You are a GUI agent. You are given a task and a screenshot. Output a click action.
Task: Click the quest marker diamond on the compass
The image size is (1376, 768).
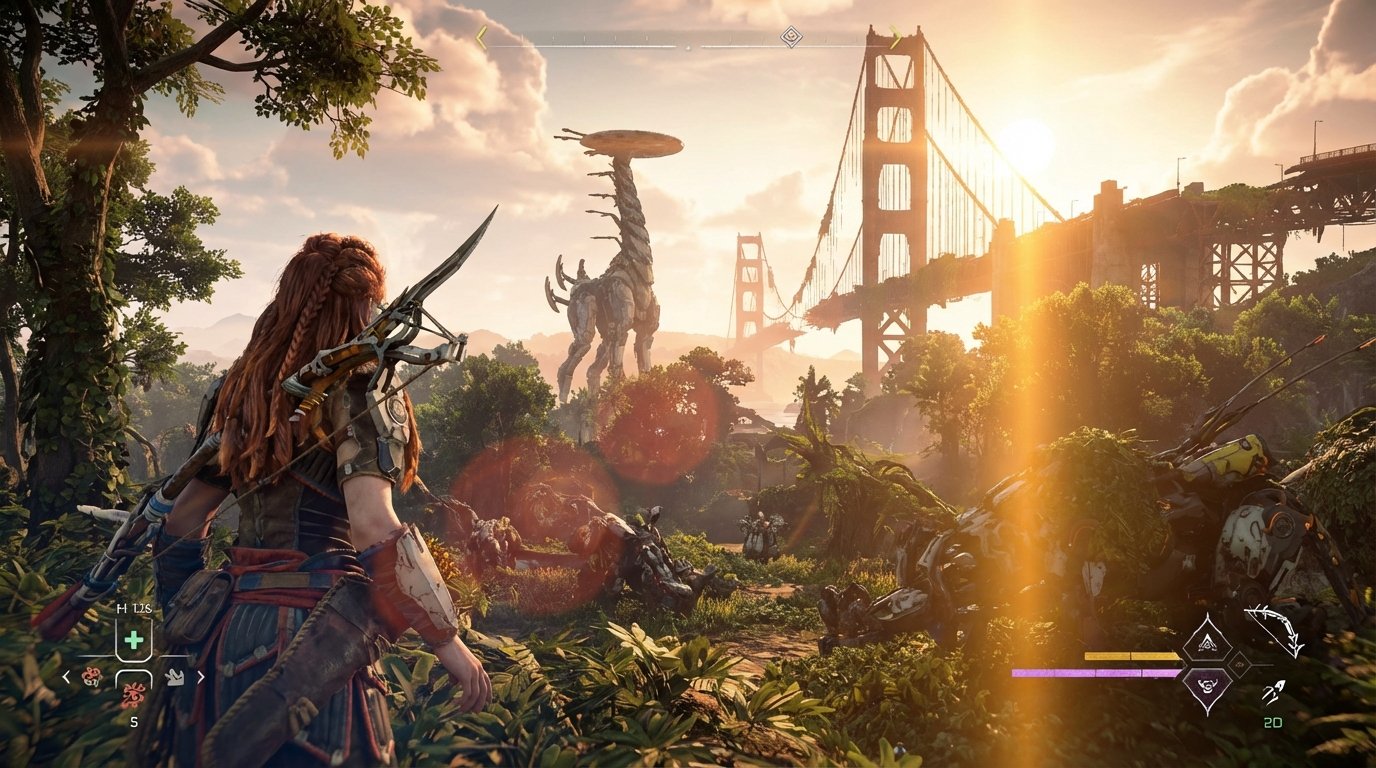point(792,36)
